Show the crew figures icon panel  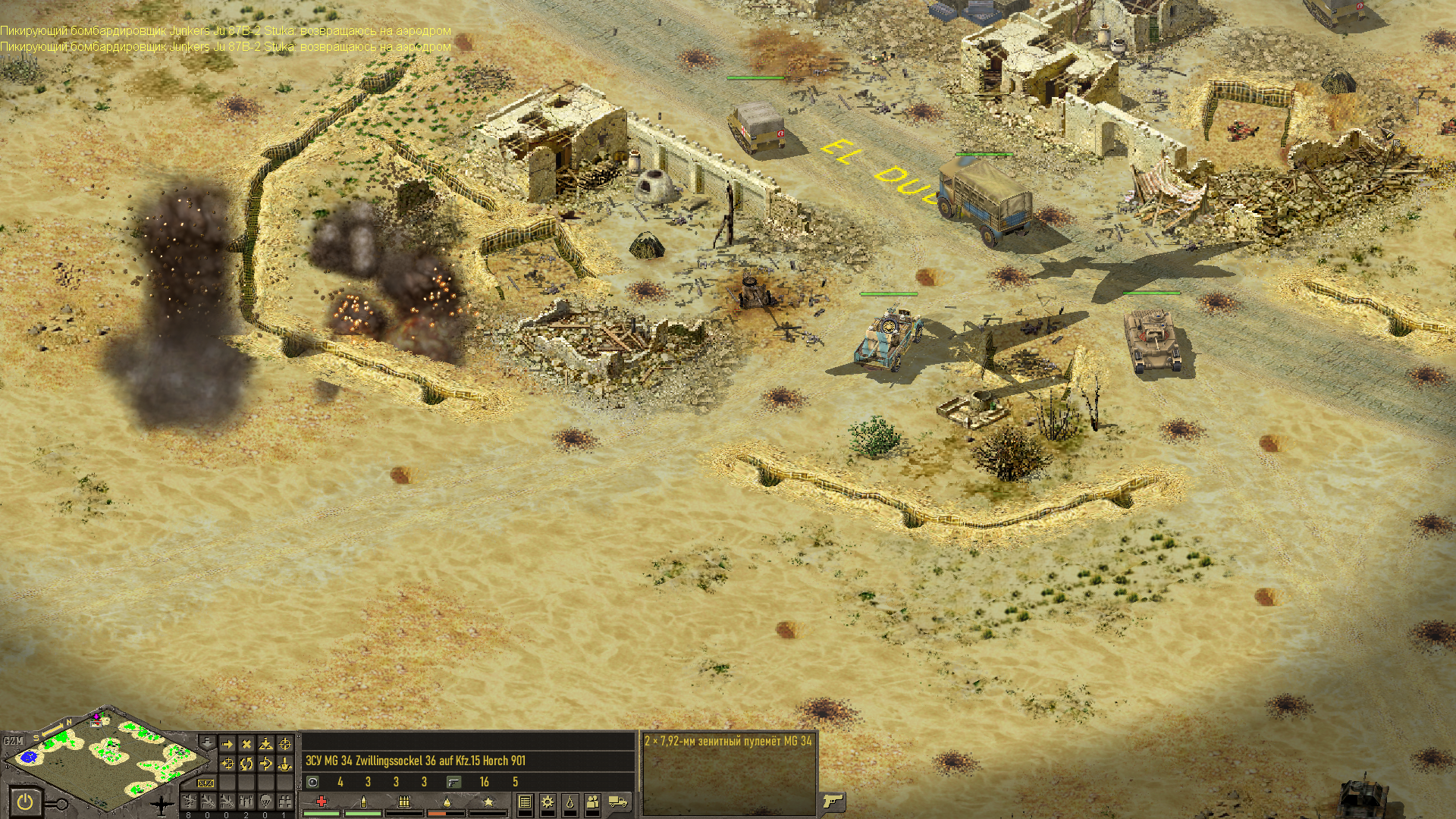coord(592,802)
